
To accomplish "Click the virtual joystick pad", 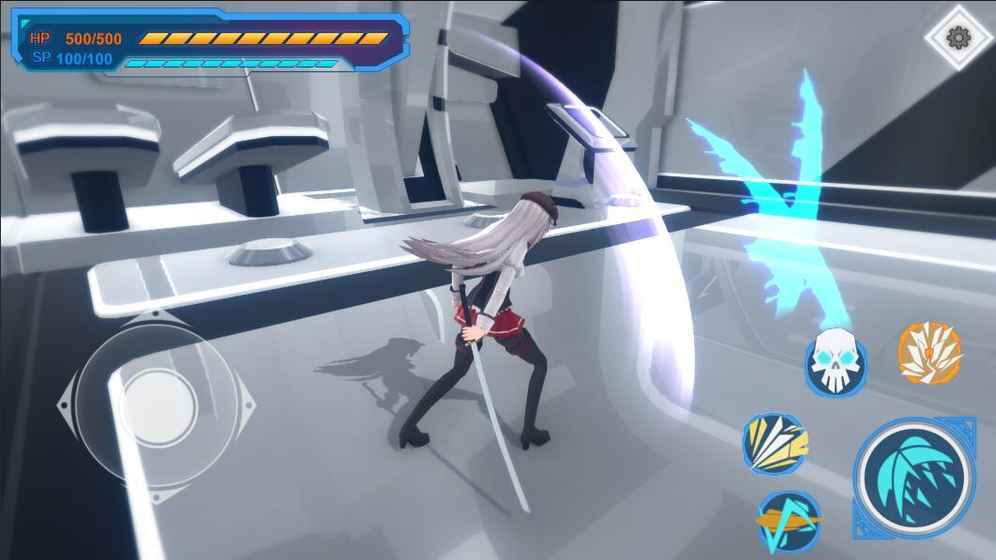I will (157, 405).
